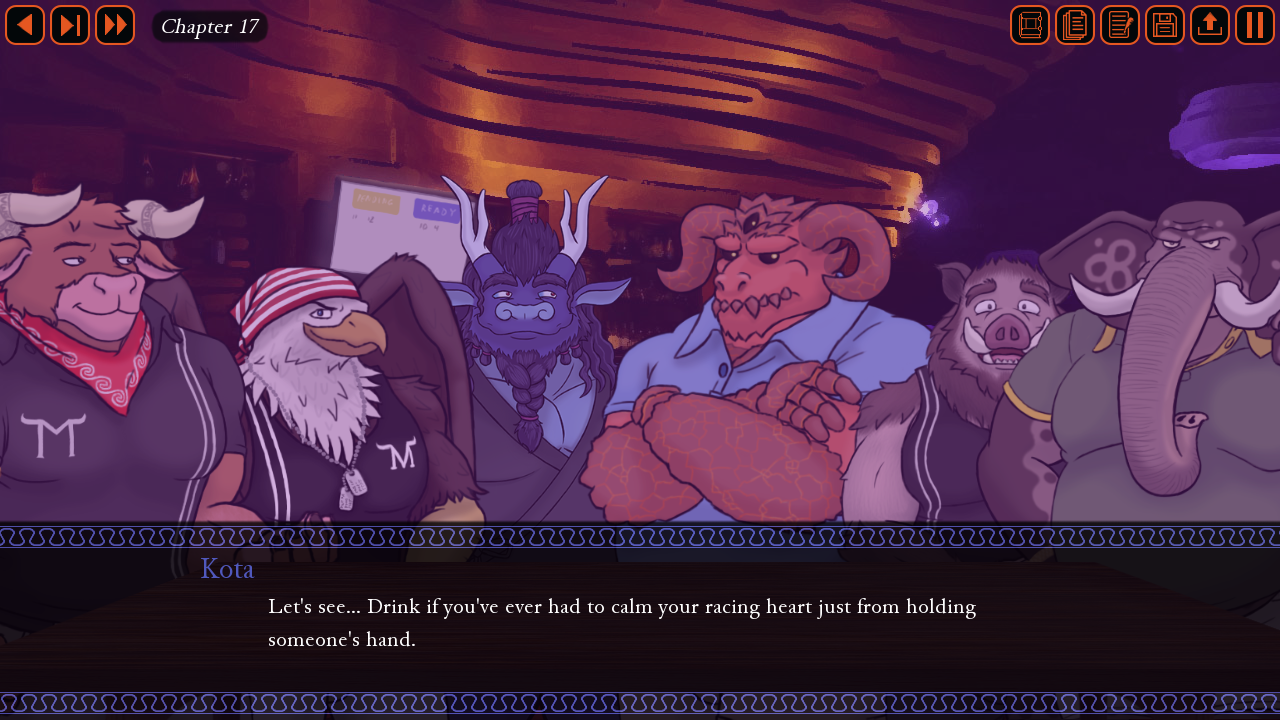Select Kota's name above the dialogue
The width and height of the screenshot is (1280, 720).
pyautogui.click(x=227, y=568)
